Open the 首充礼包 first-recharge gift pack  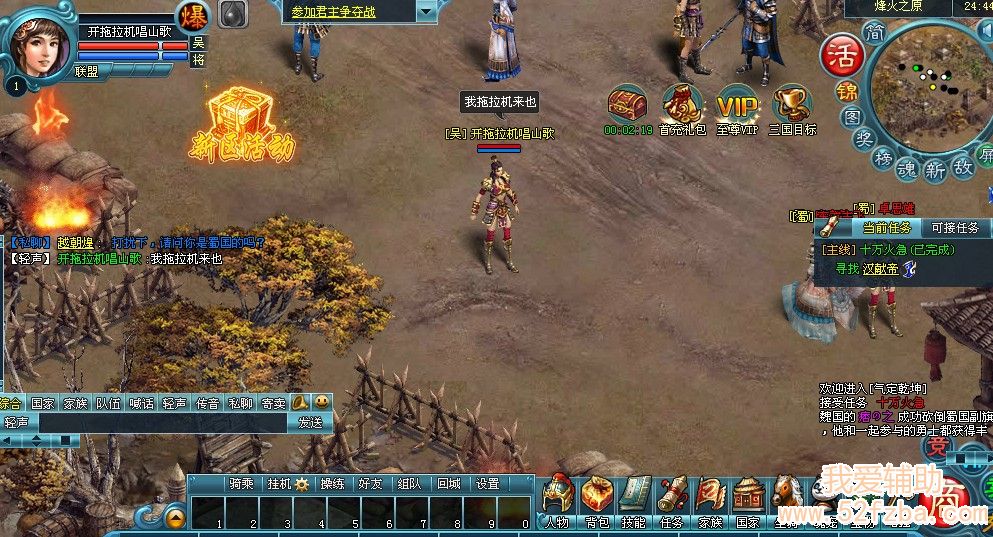pos(682,106)
